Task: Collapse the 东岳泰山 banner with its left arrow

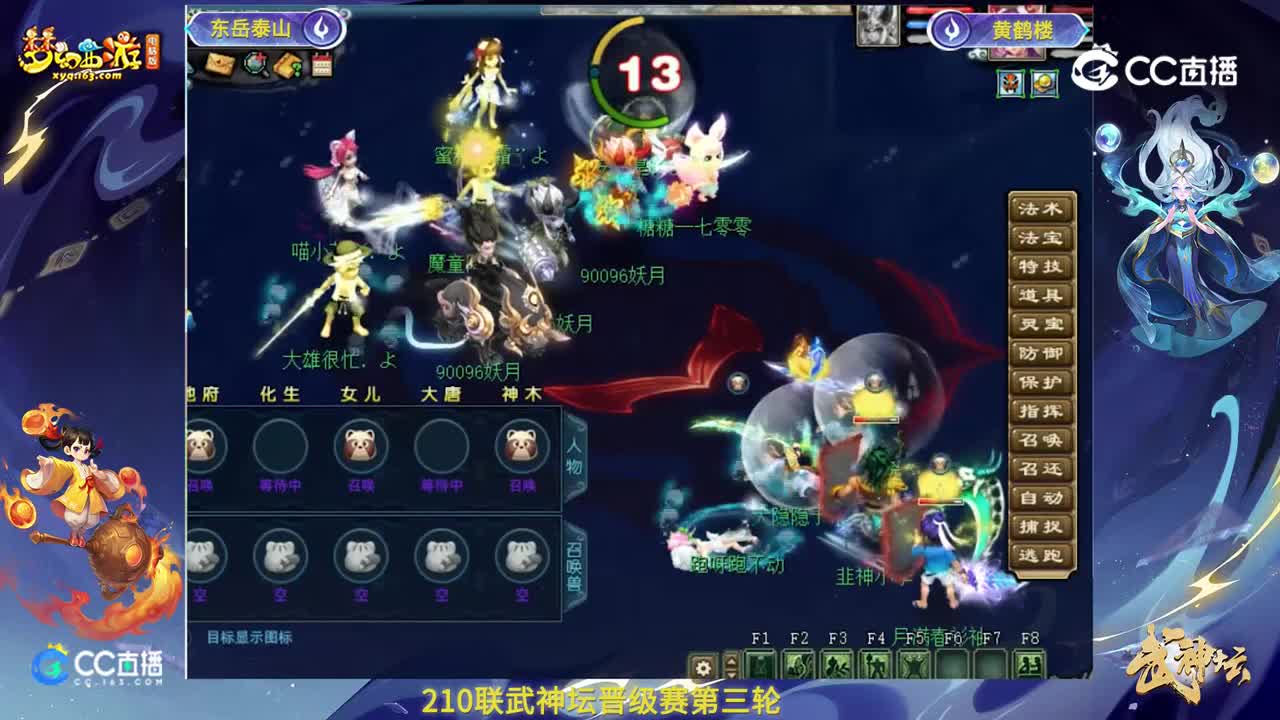Action: [x=188, y=29]
